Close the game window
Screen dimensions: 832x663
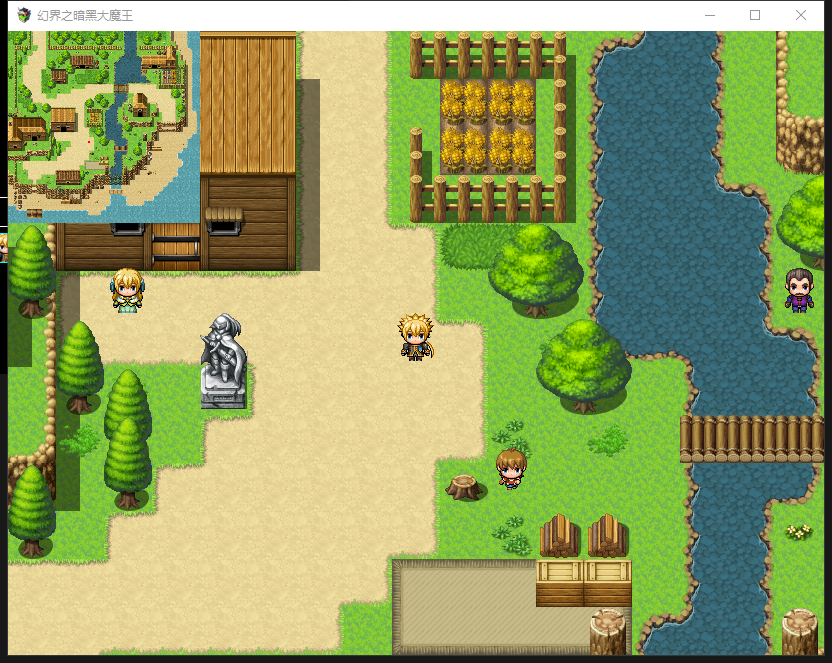801,15
